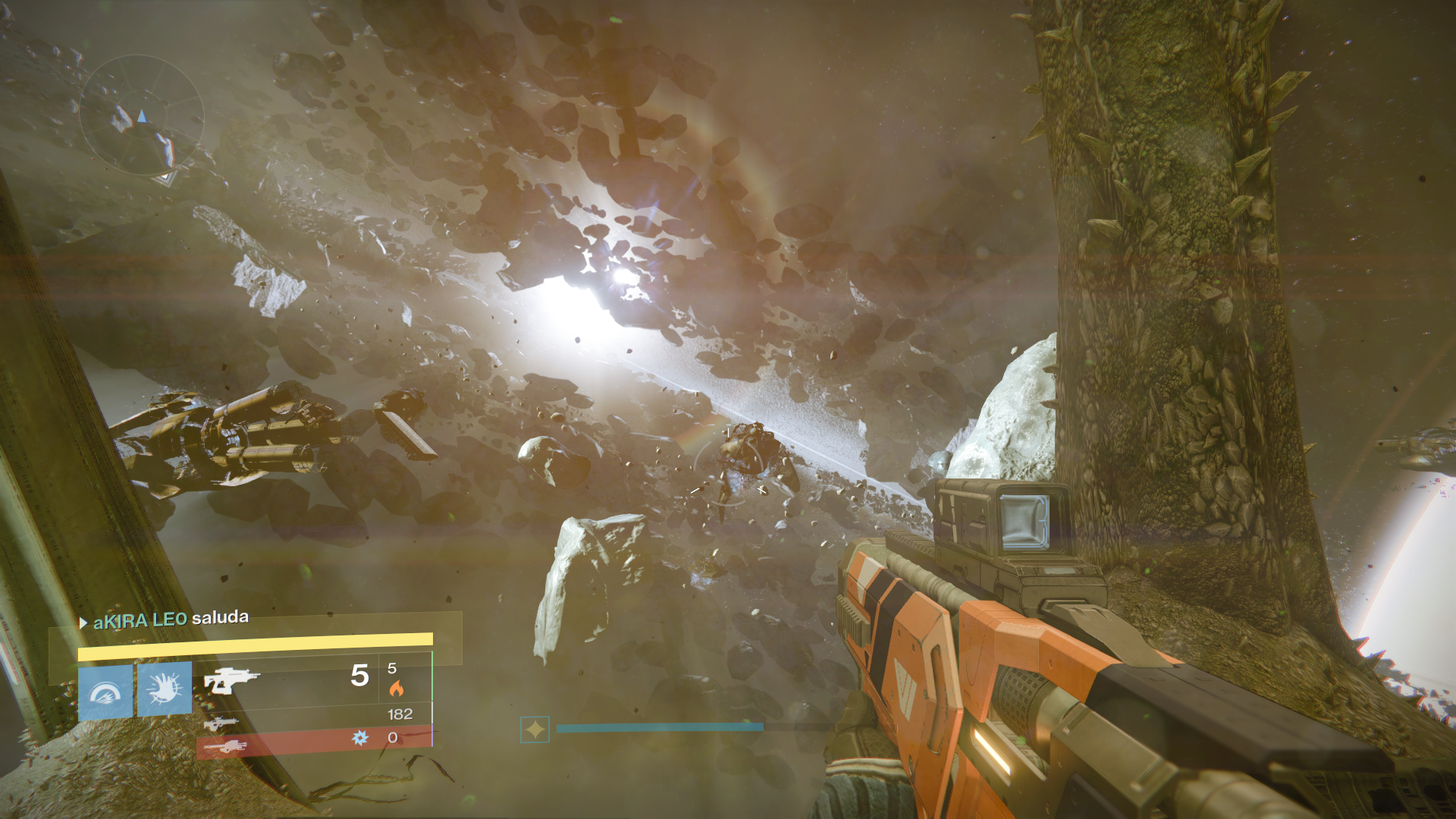Screen dimensions: 1456x819
Task: Click the orange solar flame element icon
Action: [x=396, y=689]
